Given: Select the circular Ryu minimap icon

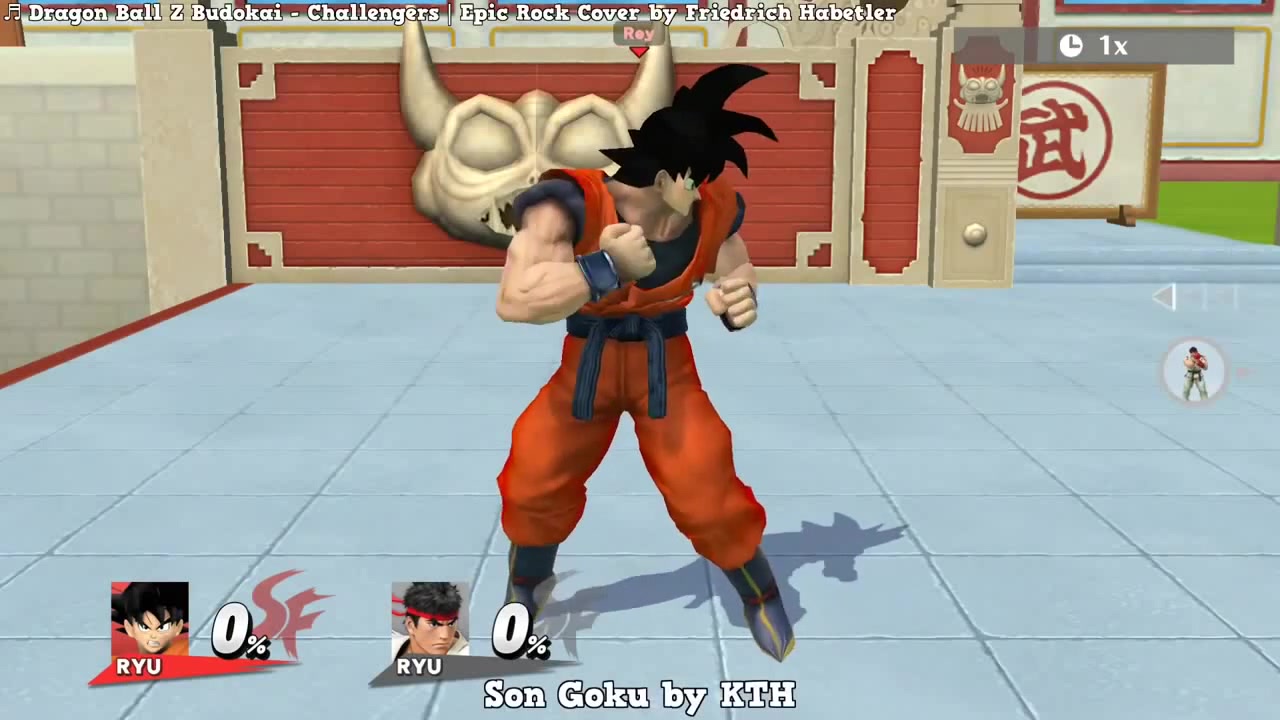Looking at the screenshot, I should pyautogui.click(x=1194, y=371).
